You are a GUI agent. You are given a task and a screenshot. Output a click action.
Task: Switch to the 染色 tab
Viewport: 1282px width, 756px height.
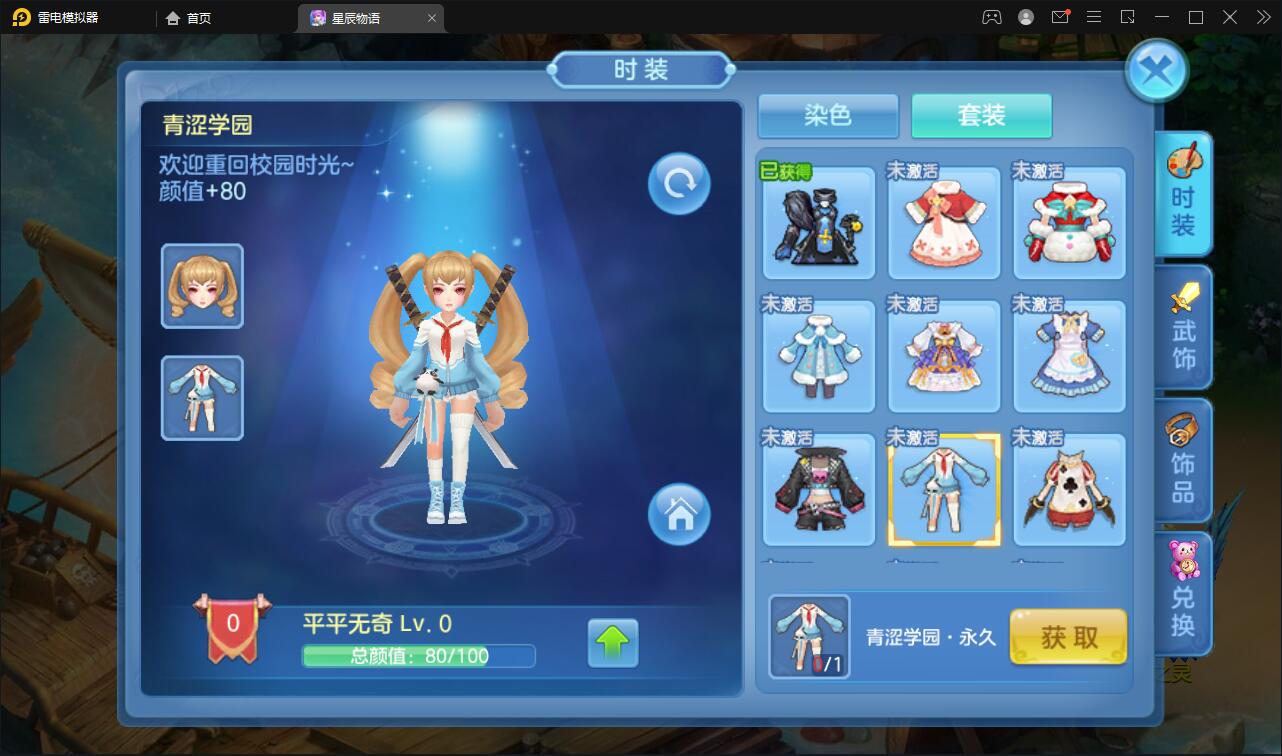[827, 116]
